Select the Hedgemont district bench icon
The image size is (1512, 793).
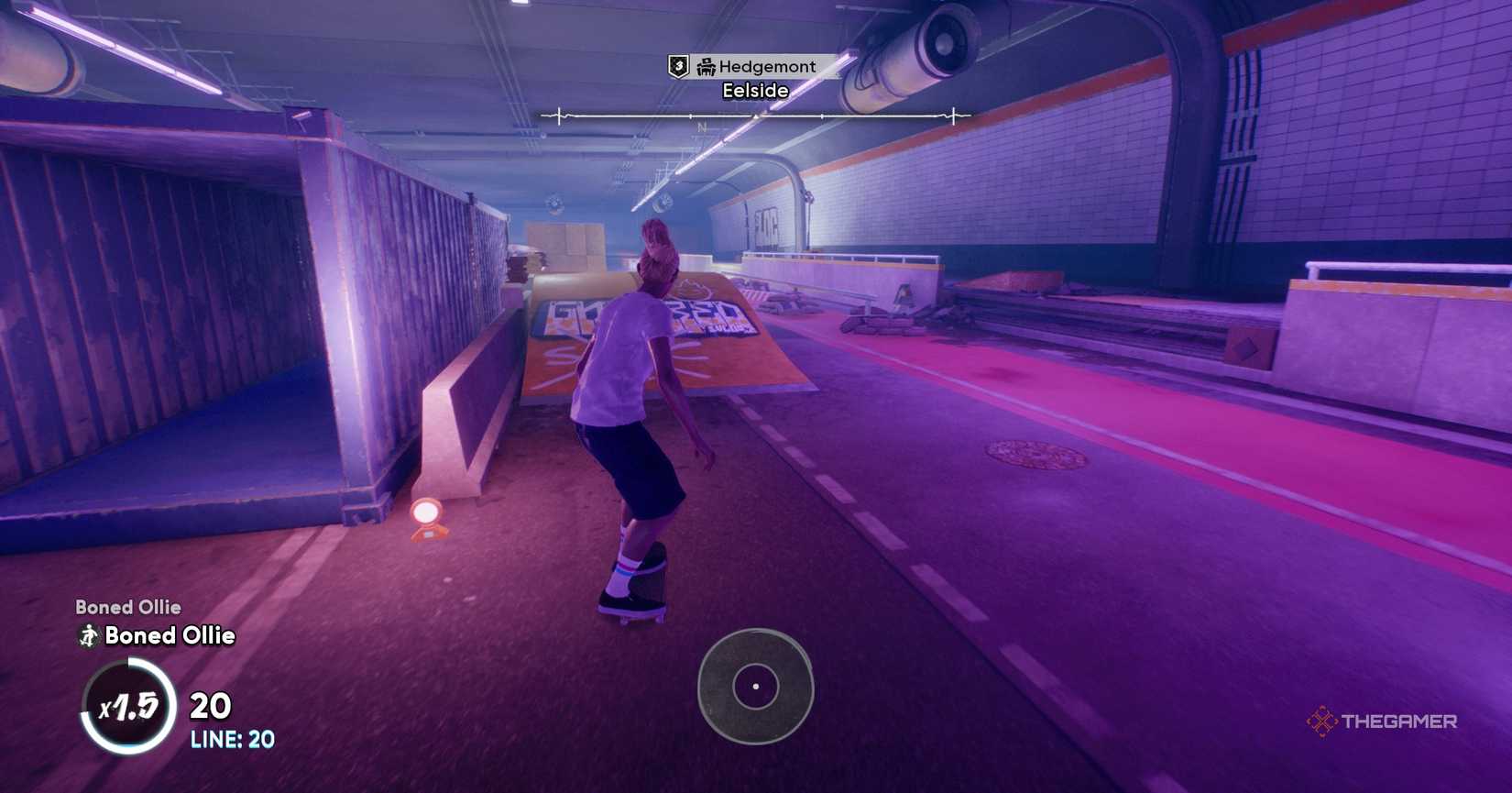(704, 66)
